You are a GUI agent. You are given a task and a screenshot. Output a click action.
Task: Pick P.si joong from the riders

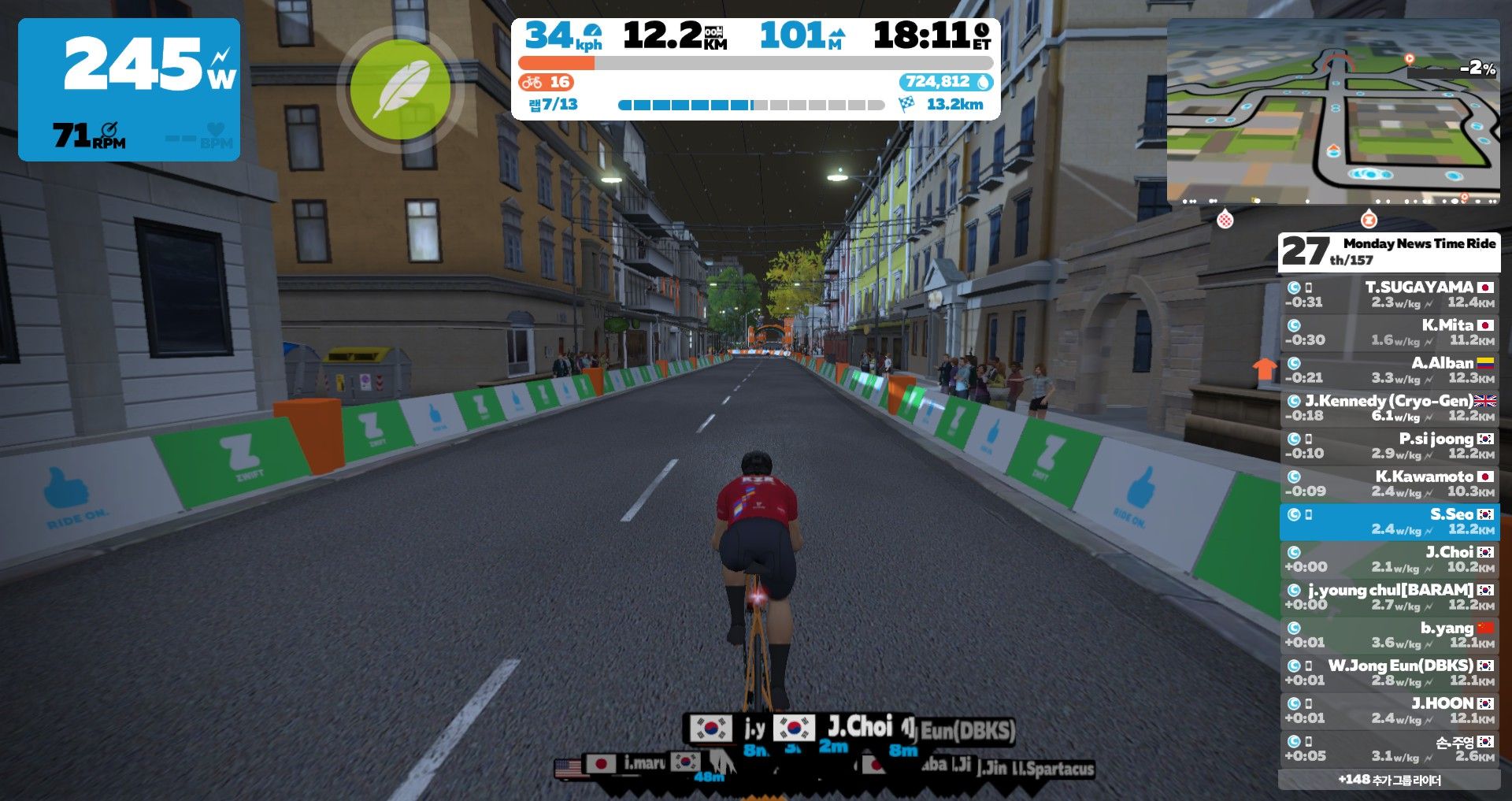coord(1389,446)
